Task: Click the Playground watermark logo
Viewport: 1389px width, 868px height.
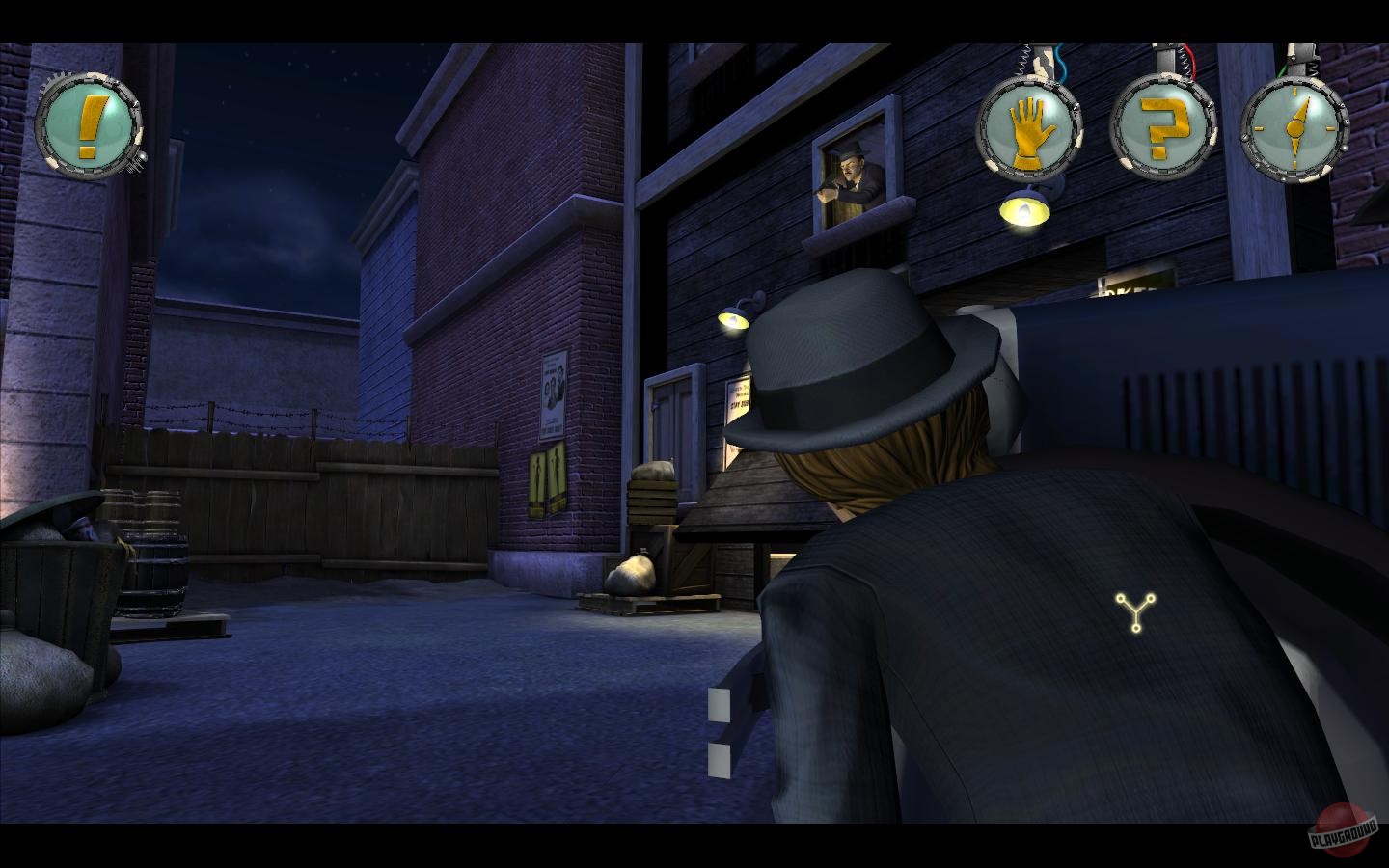Action: (x=1344, y=830)
